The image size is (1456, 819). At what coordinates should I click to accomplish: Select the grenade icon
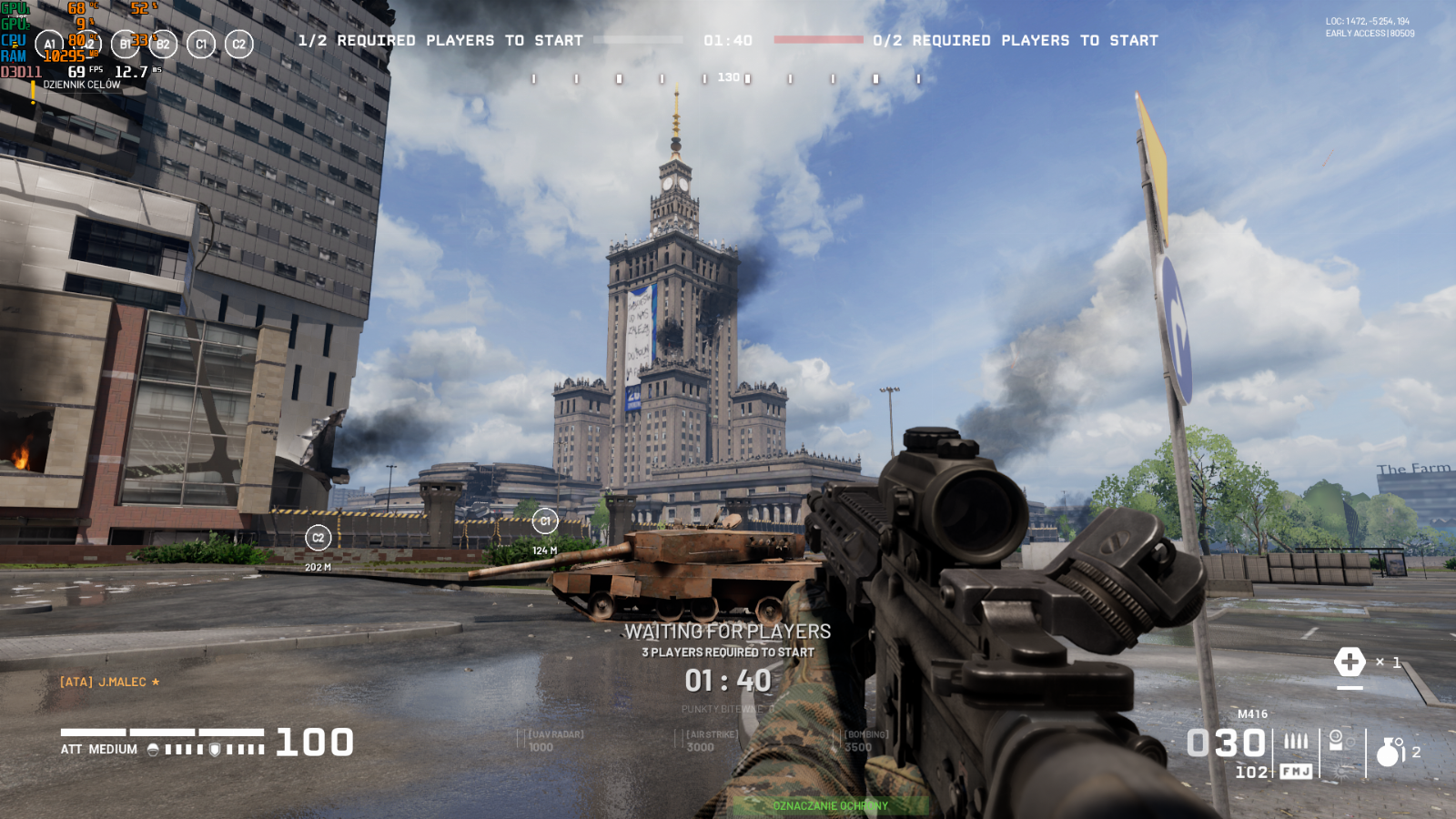(x=1389, y=752)
